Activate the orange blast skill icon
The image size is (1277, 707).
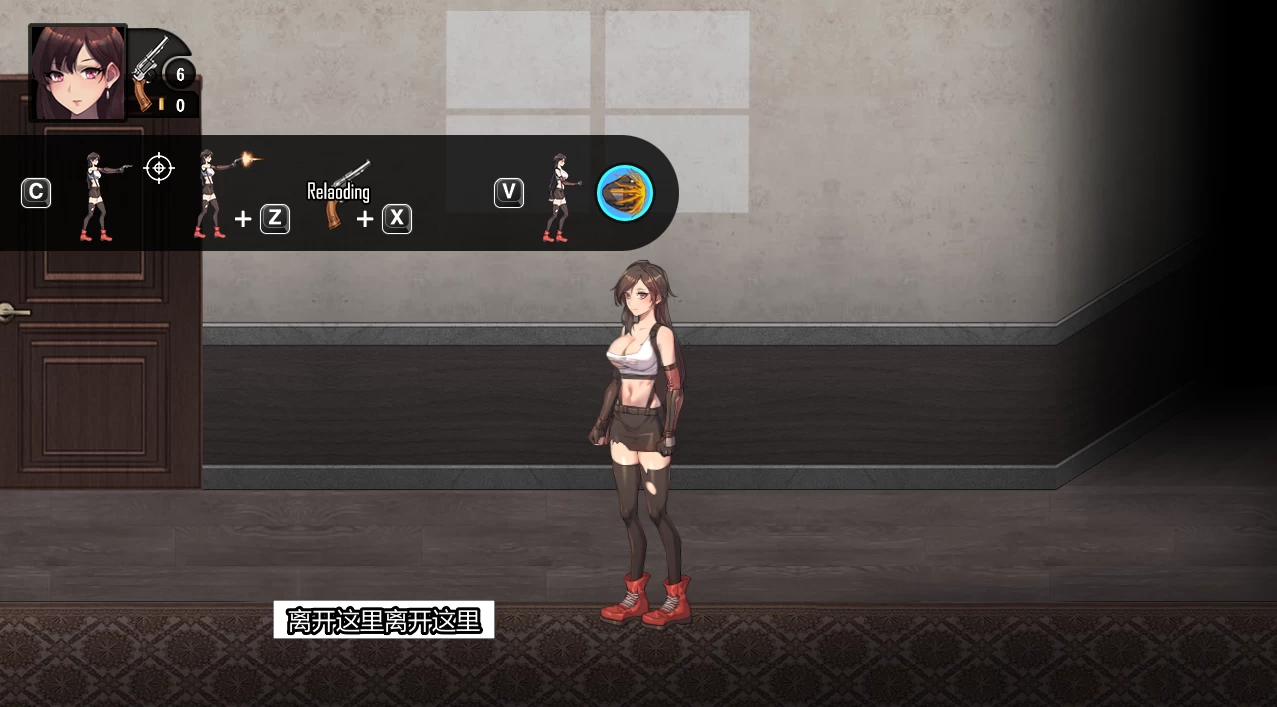pyautogui.click(x=625, y=193)
